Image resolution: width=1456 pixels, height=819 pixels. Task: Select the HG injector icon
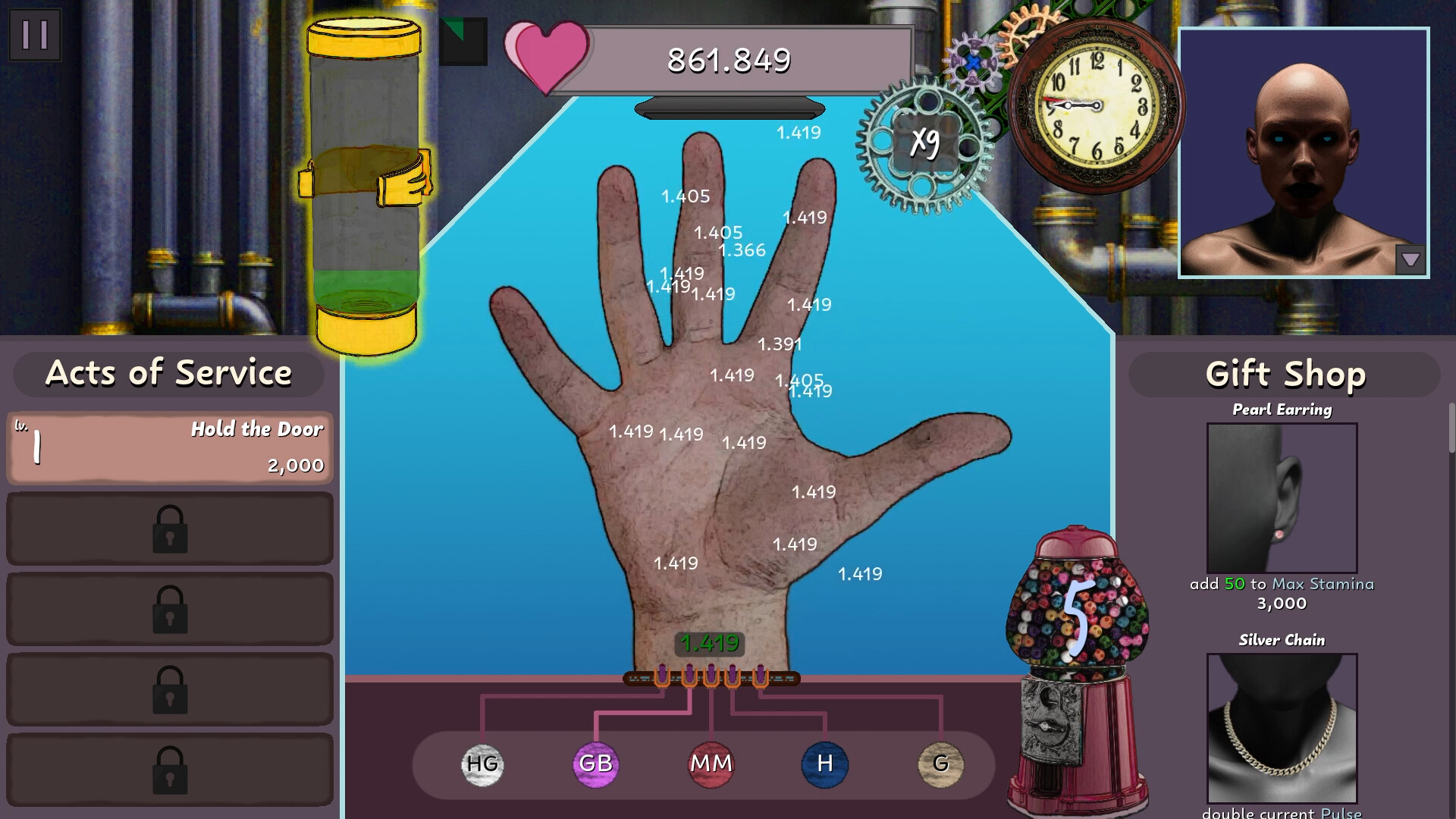pyautogui.click(x=483, y=764)
